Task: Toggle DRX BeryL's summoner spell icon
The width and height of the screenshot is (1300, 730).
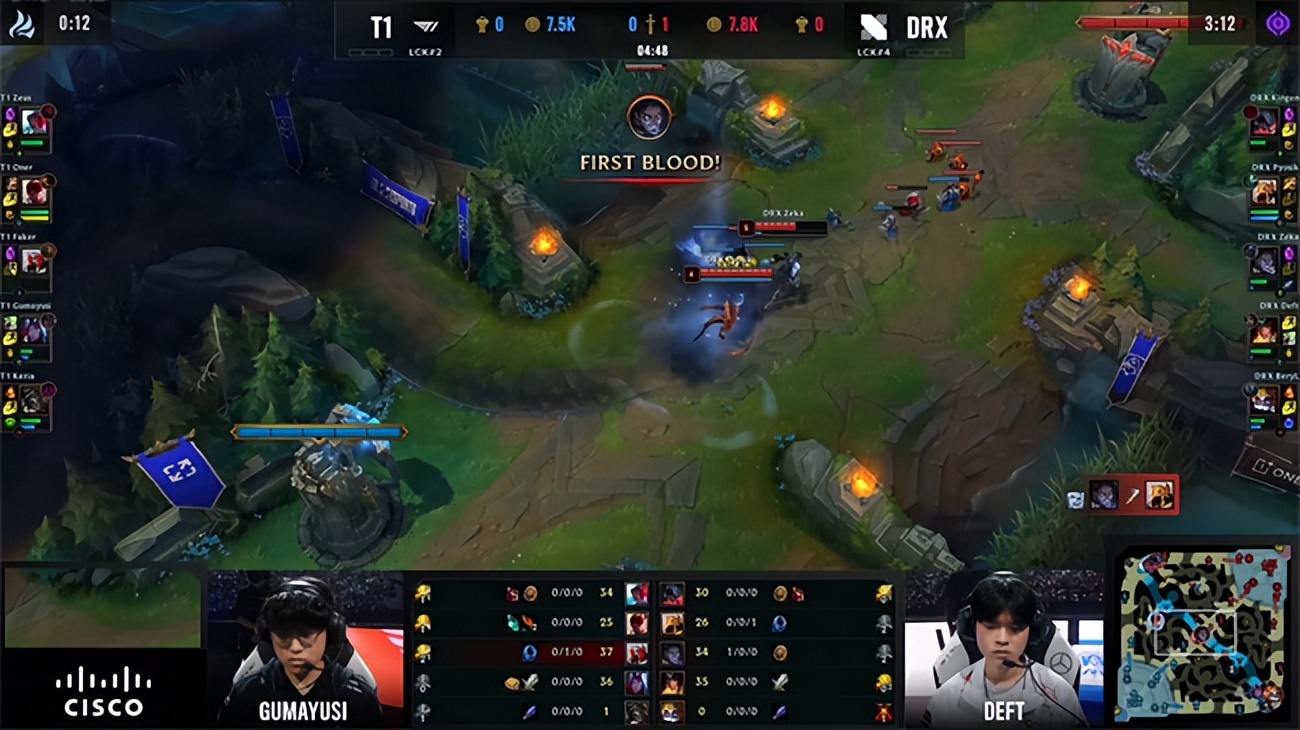Action: point(1287,390)
